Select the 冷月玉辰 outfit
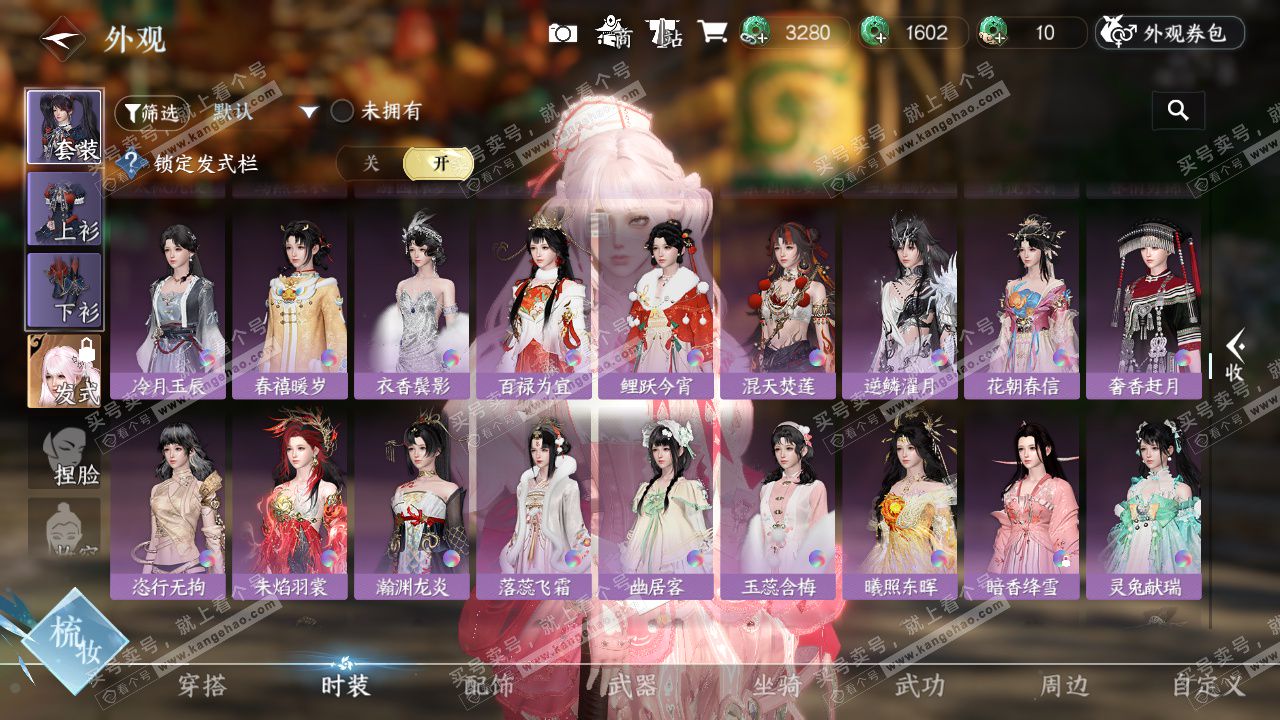The height and width of the screenshot is (720, 1280). click(x=168, y=300)
